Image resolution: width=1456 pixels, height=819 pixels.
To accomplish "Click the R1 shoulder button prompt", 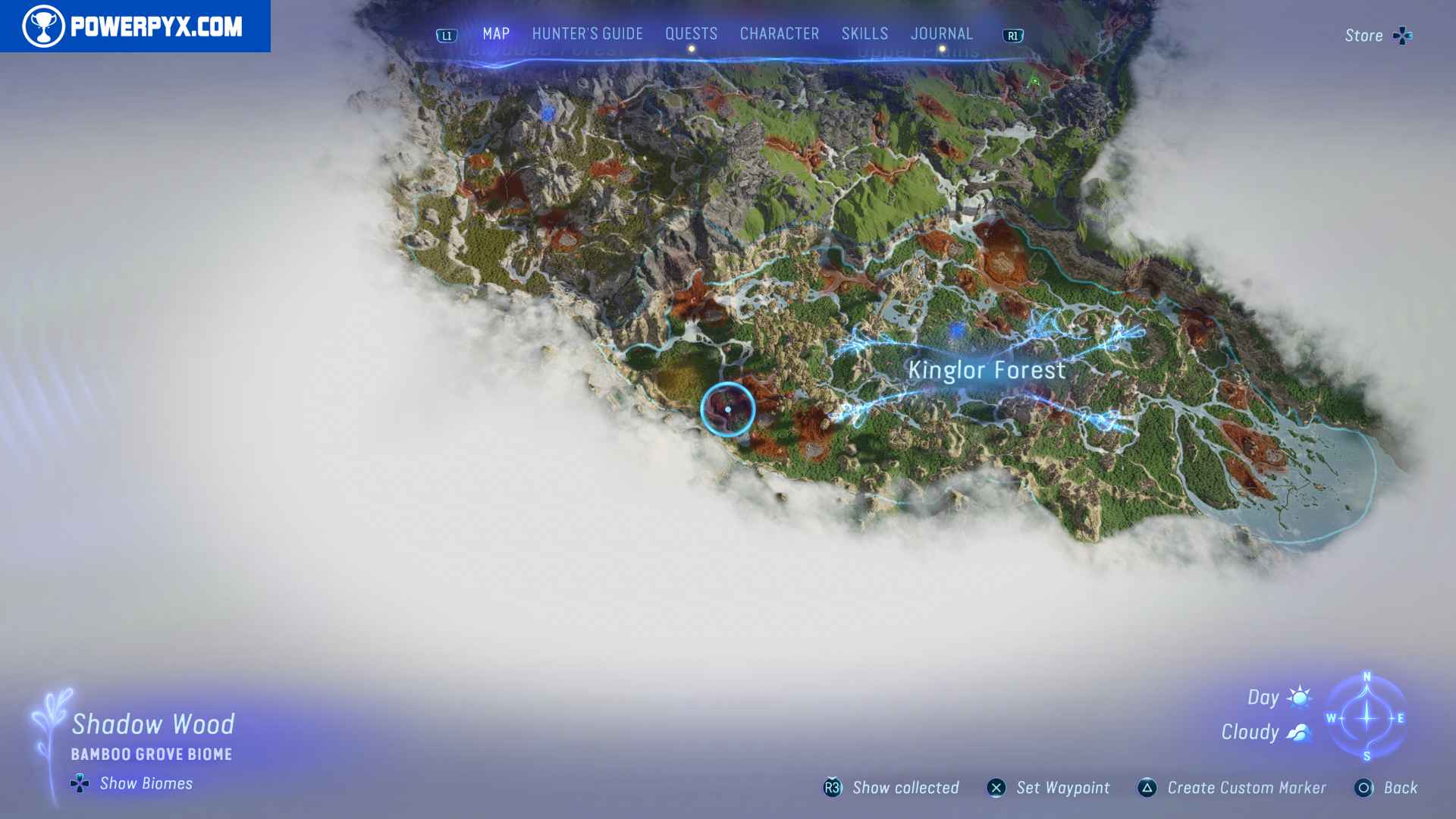I will 1013,35.
